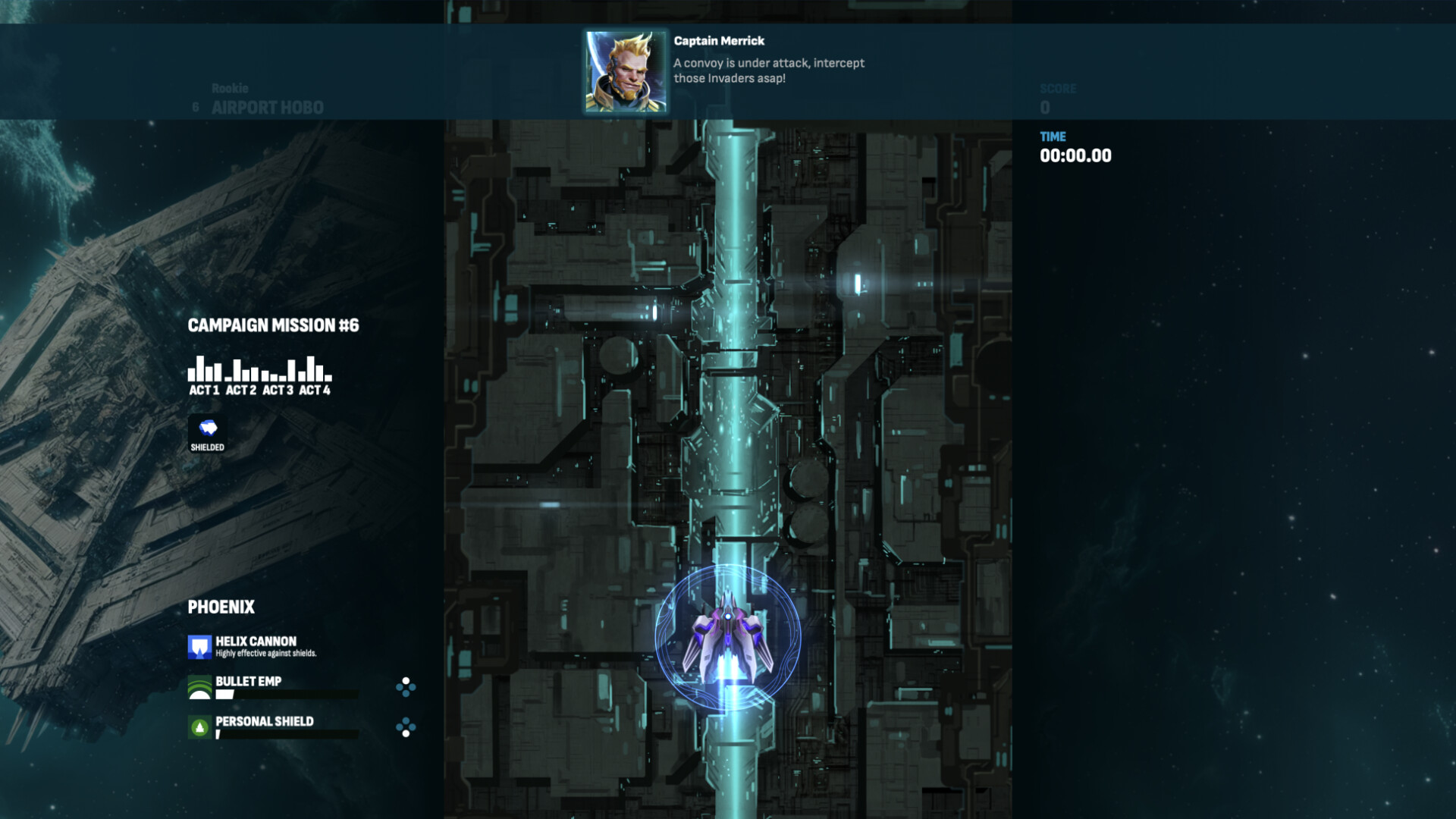
Task: Click the SCORE display label
Action: point(1059,88)
